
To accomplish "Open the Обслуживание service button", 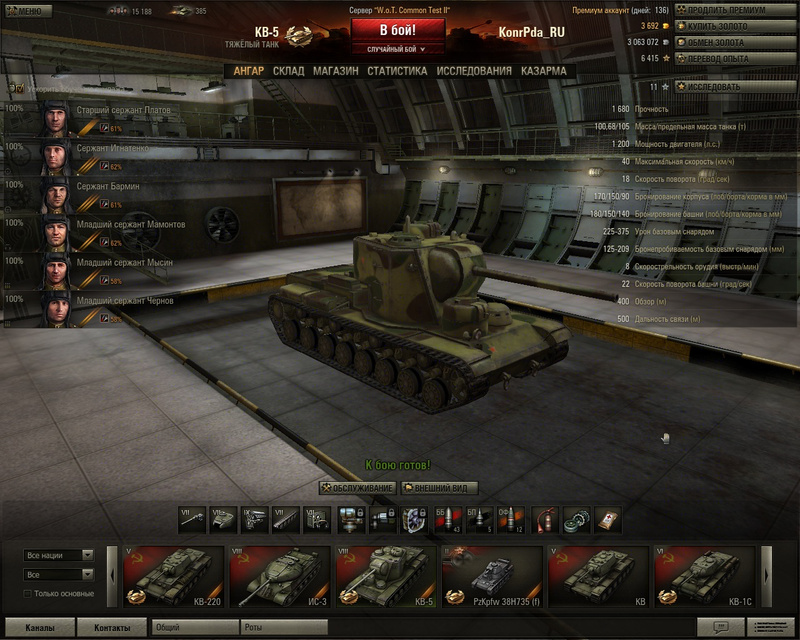I will 357,488.
